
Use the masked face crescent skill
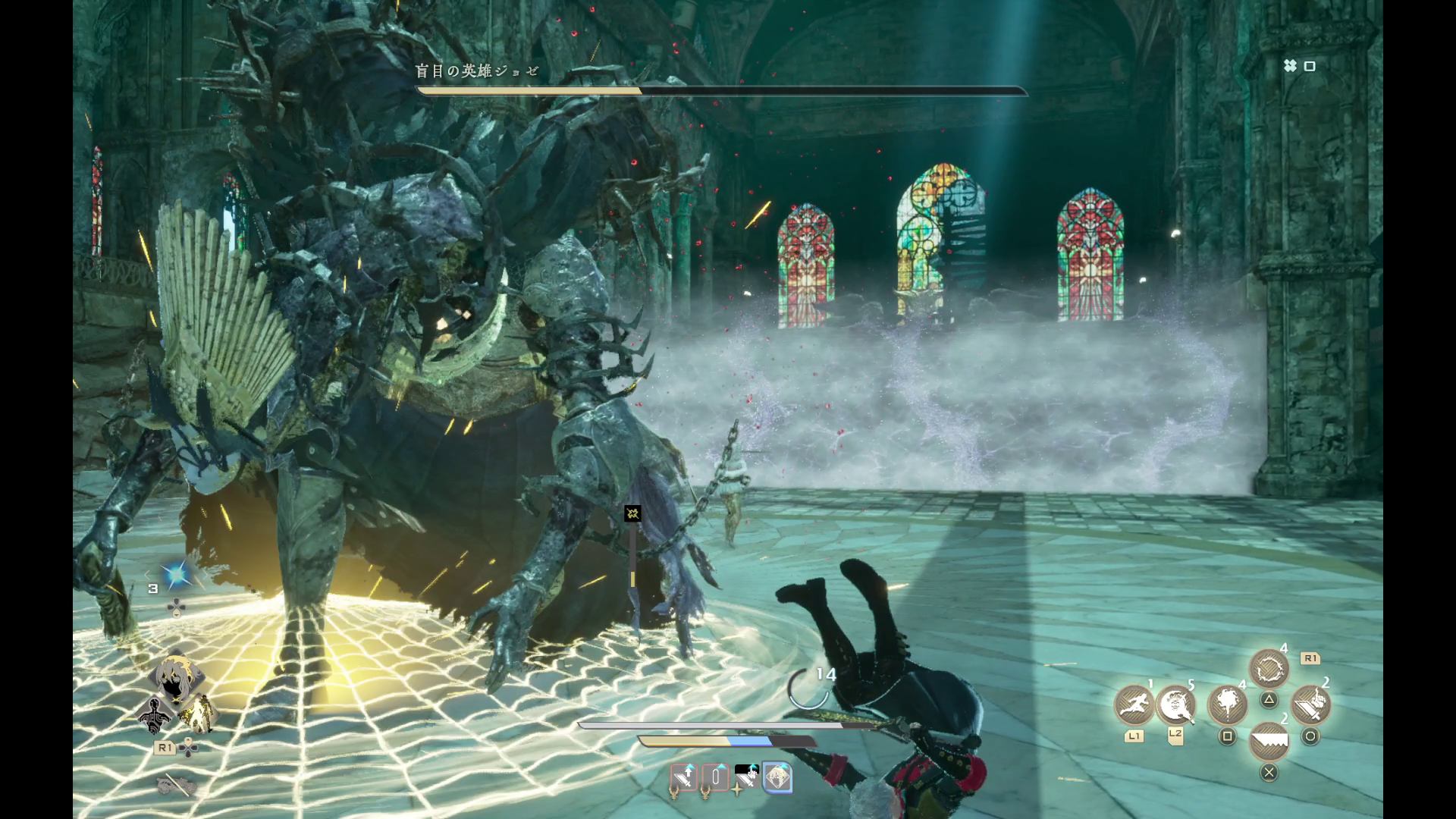point(1175,704)
